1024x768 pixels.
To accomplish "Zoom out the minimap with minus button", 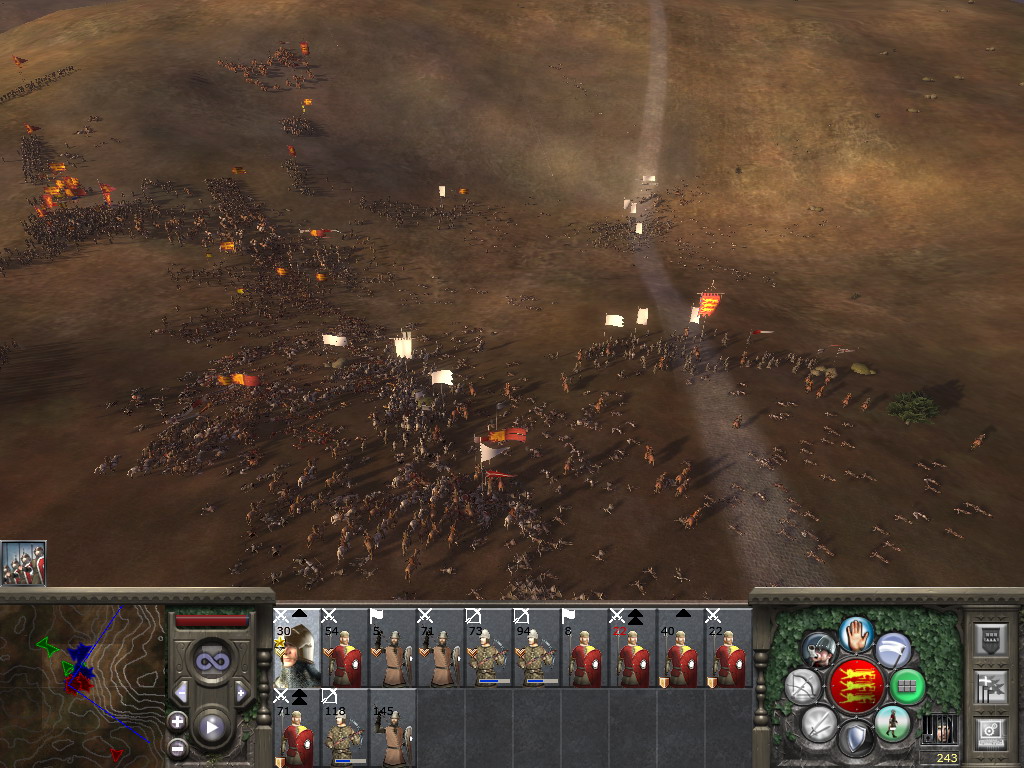I will [177, 746].
